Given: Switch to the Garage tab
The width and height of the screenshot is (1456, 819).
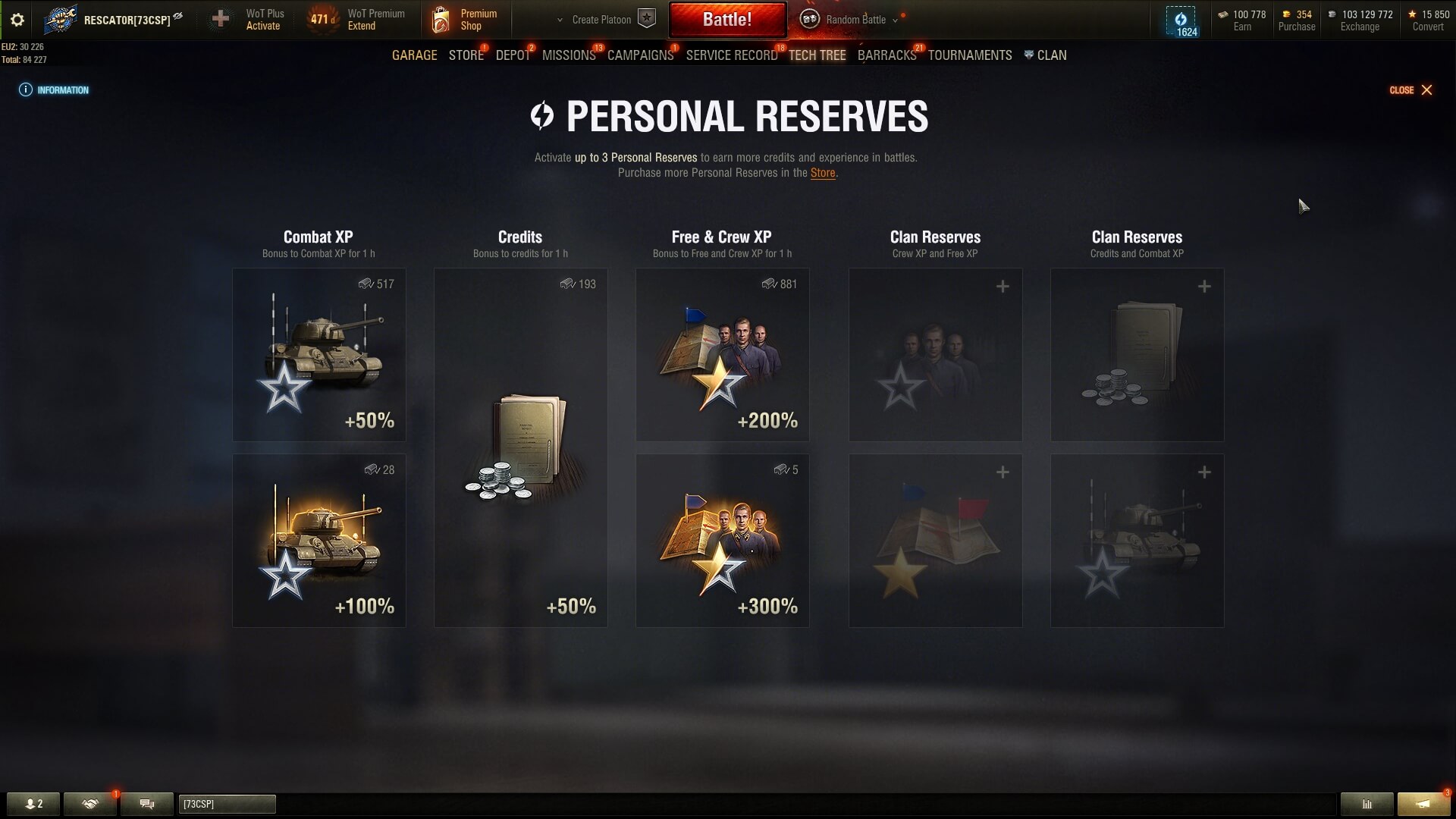Looking at the screenshot, I should [x=414, y=55].
